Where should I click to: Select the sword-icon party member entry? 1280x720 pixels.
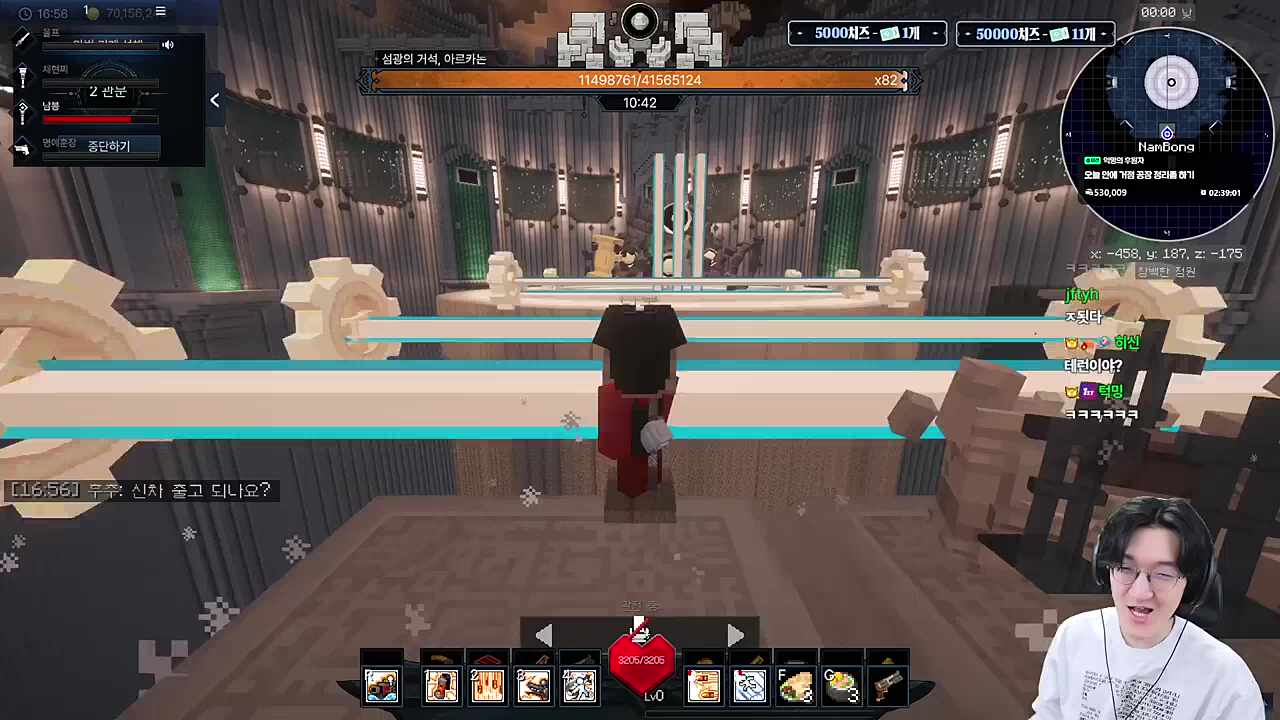pos(22,38)
